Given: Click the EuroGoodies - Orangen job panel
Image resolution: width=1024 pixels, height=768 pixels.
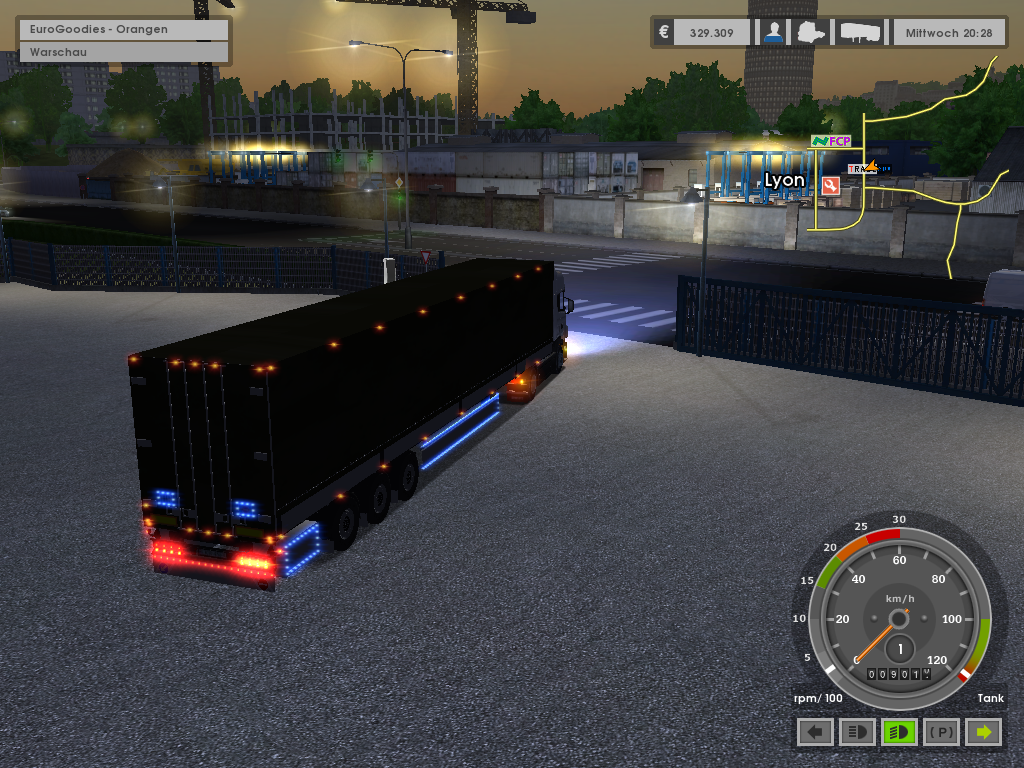Looking at the screenshot, I should [x=124, y=29].
